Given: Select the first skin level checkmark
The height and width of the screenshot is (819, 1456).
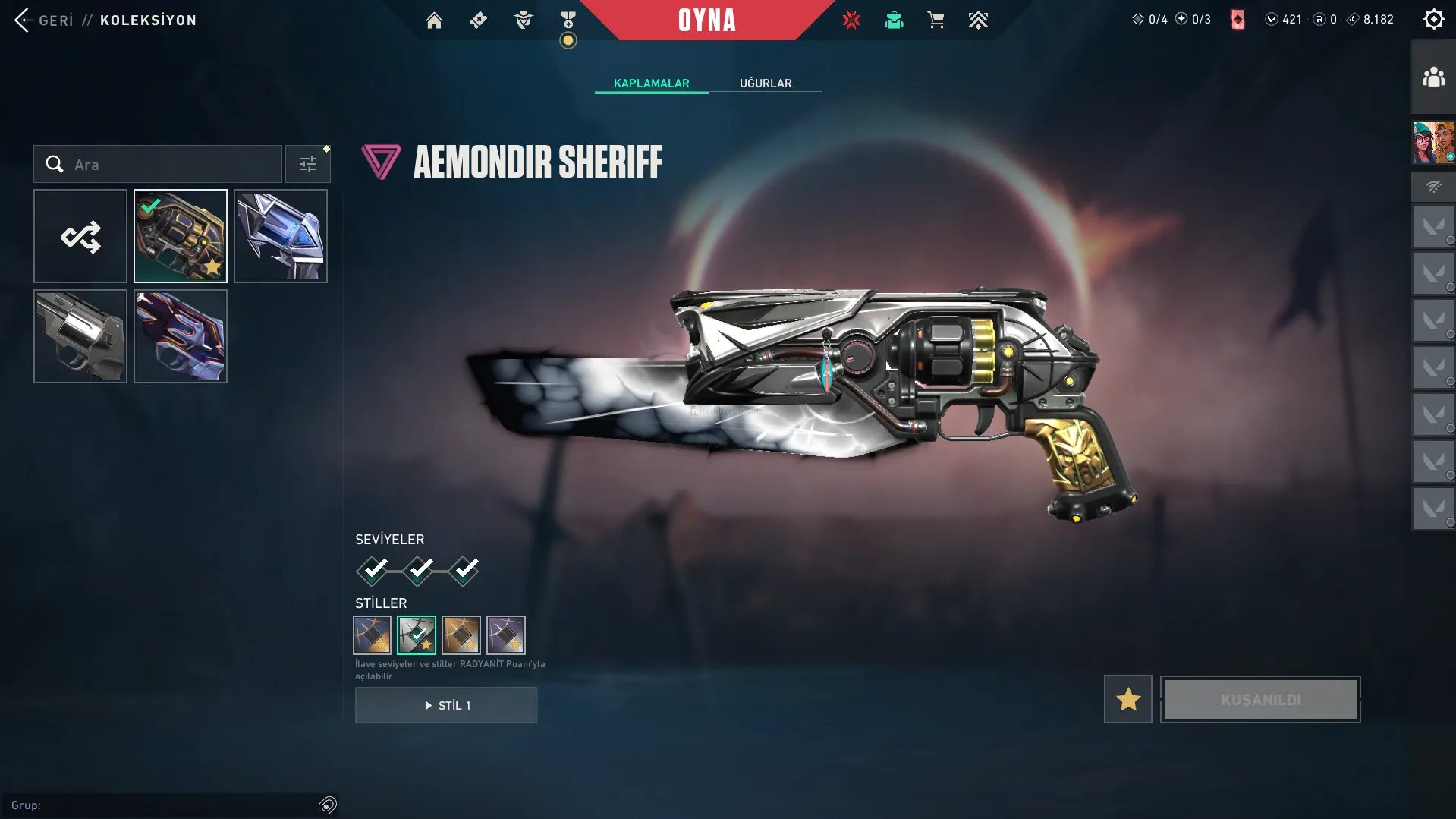Looking at the screenshot, I should tap(373, 570).
